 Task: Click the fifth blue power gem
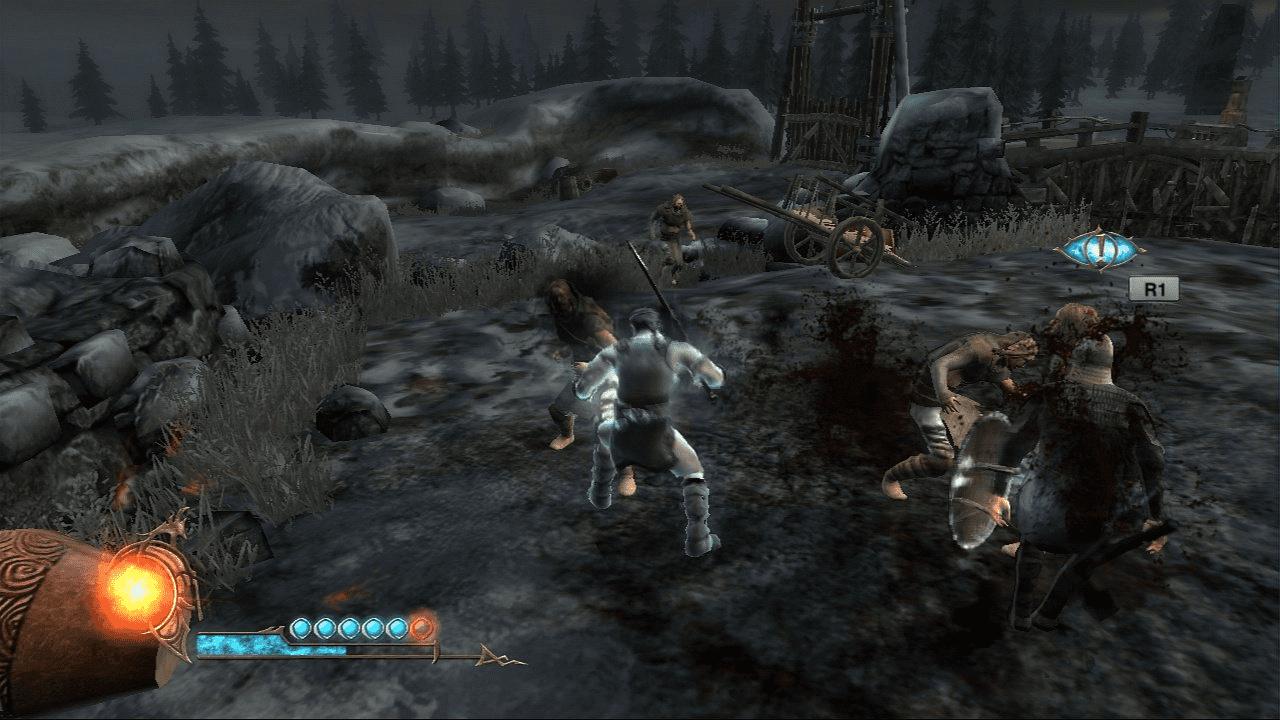[x=396, y=629]
